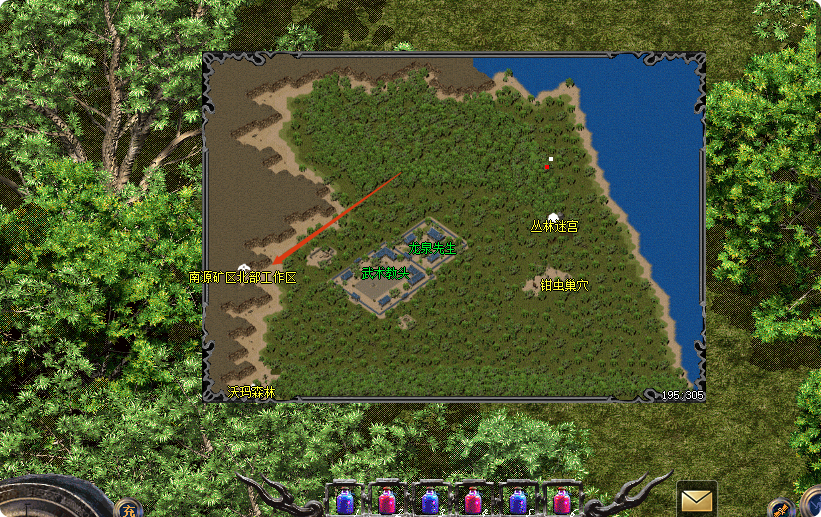
Task: Click the 钳虫巢穴 location label
Action: click(x=564, y=285)
